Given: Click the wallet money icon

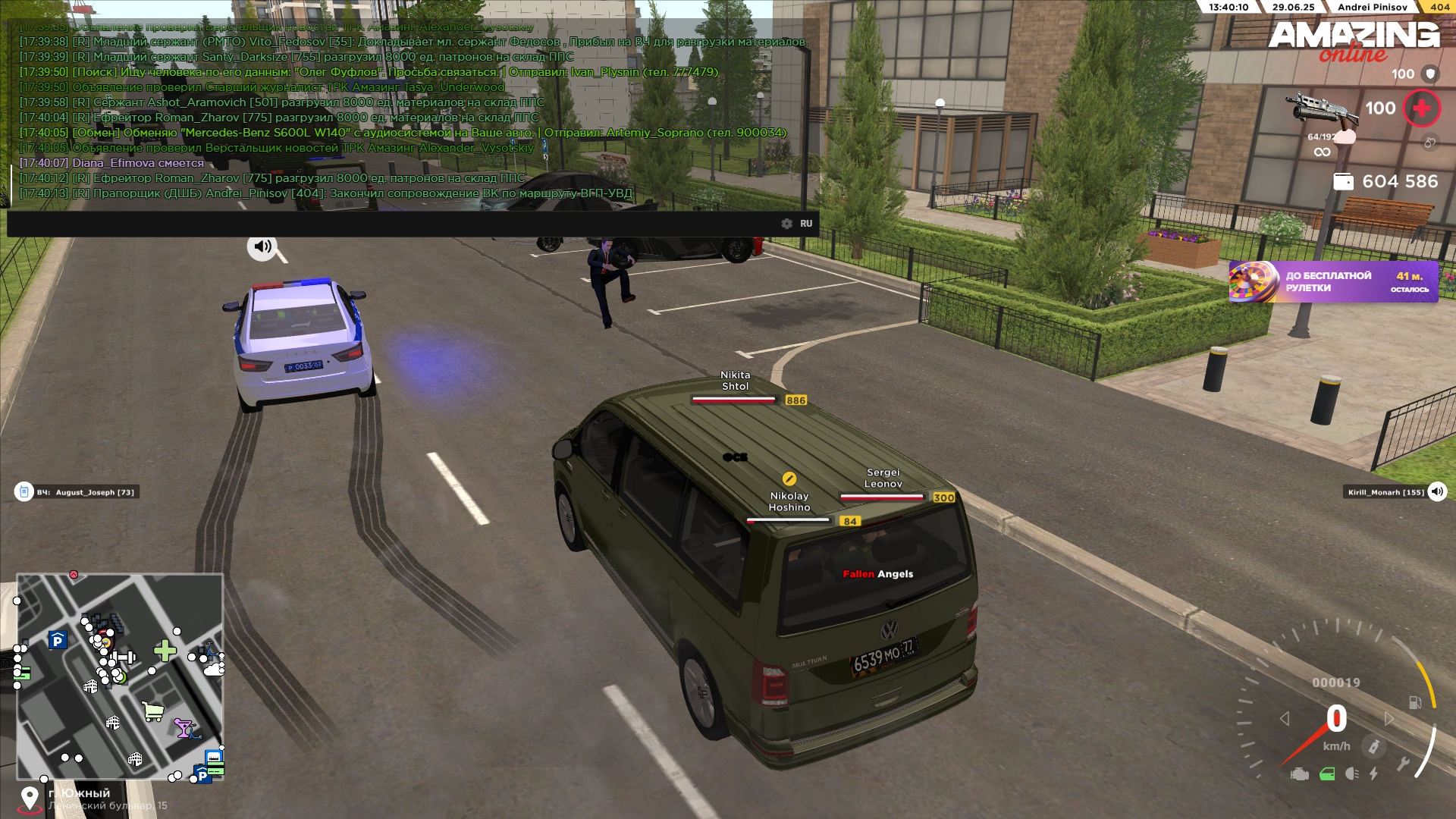Looking at the screenshot, I should tap(1343, 182).
